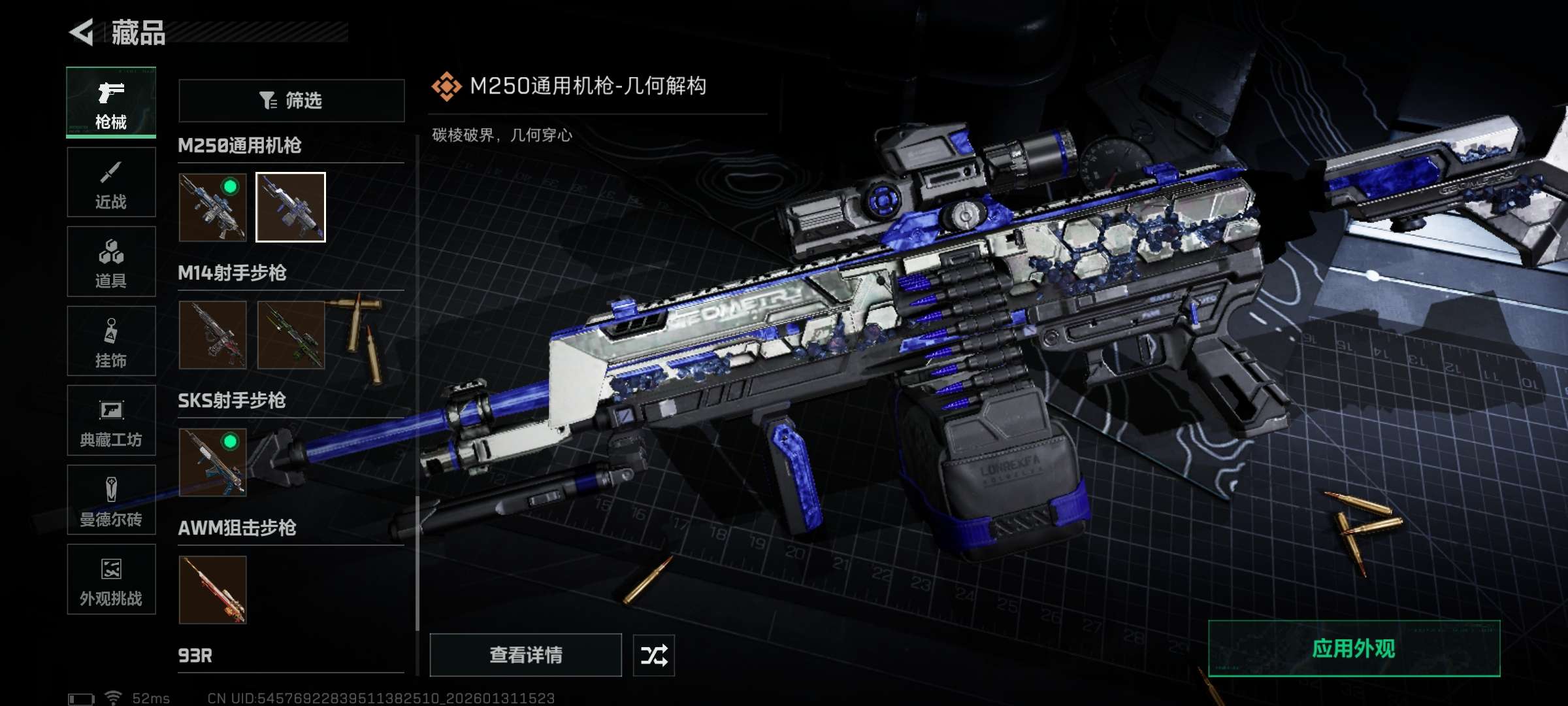Screen dimensions: 1568x706
Task: Select the 枪械 firearms category icon
Action: (x=110, y=101)
